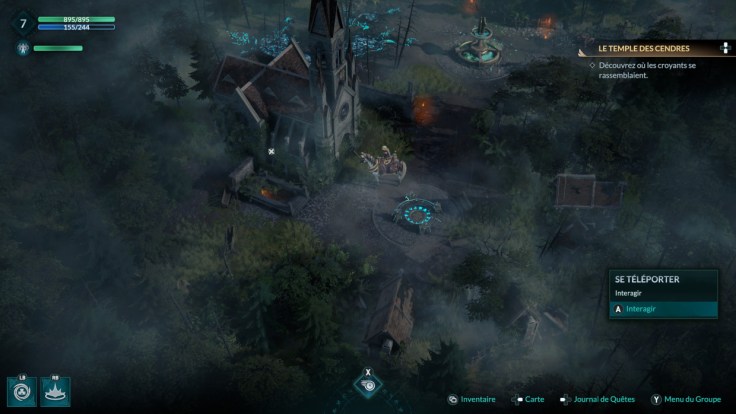
Task: Select the Interagir option in the teleport prompt
Action: click(661, 309)
